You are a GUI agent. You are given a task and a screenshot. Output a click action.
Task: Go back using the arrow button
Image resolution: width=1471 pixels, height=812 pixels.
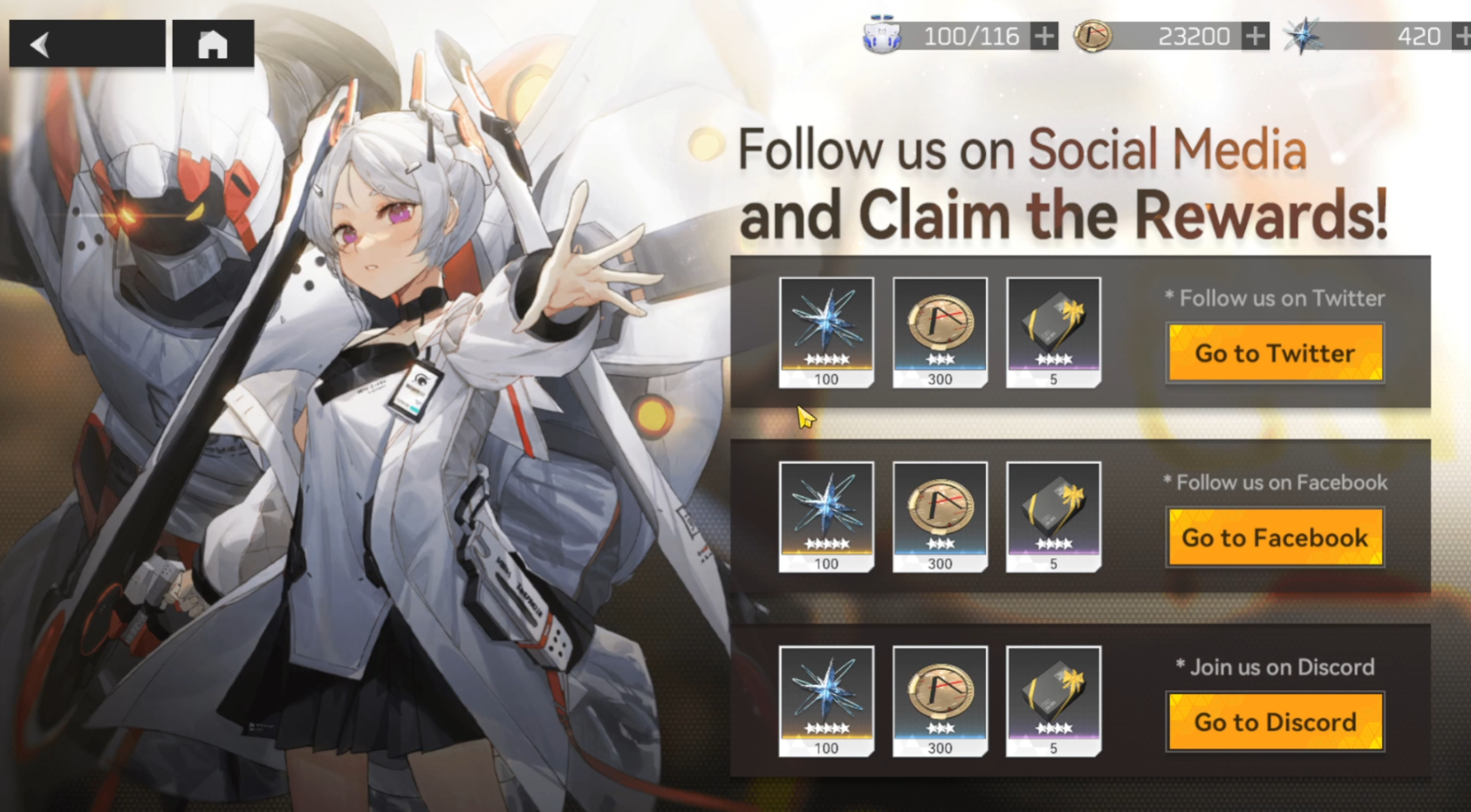point(86,44)
